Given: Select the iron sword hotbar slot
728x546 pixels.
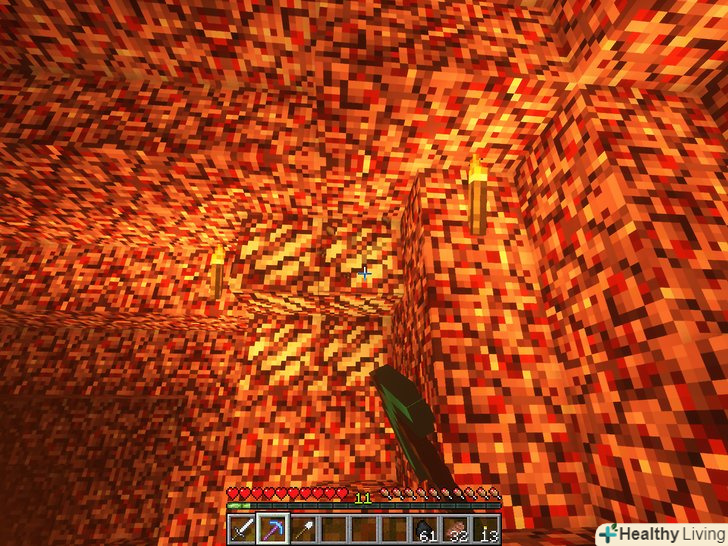Looking at the screenshot, I should [x=243, y=528].
